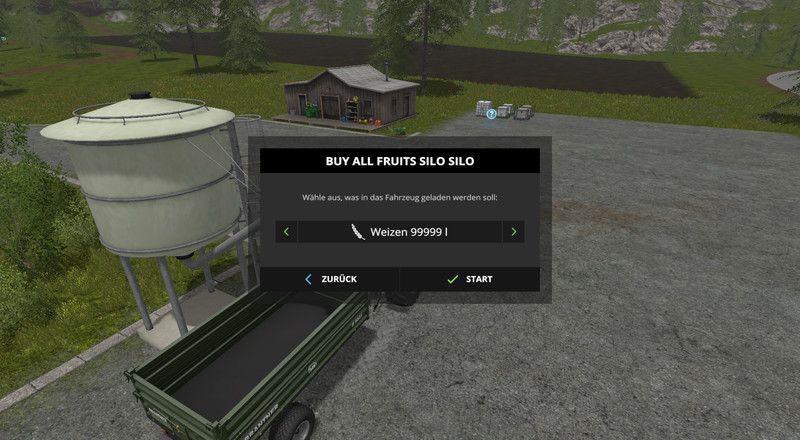The height and width of the screenshot is (440, 800).
Task: Go back with the ZURÜCK button
Action: tap(330, 279)
